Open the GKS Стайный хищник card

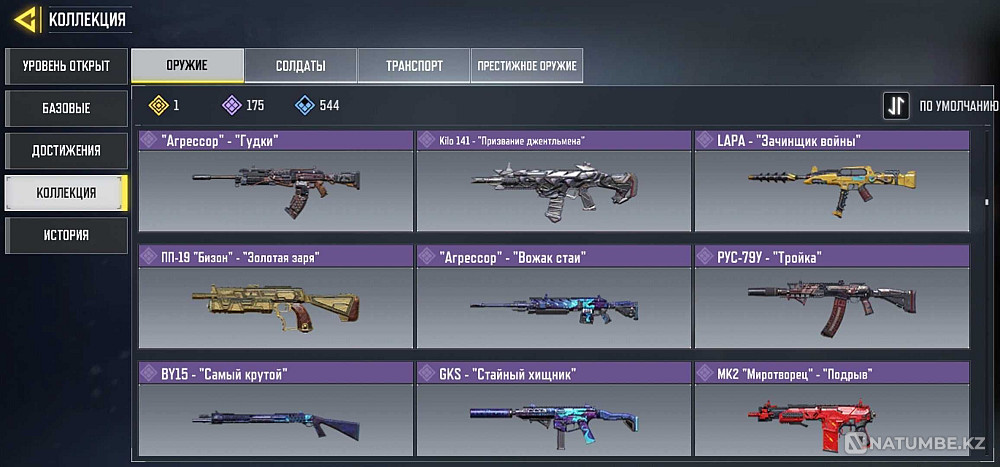point(553,412)
